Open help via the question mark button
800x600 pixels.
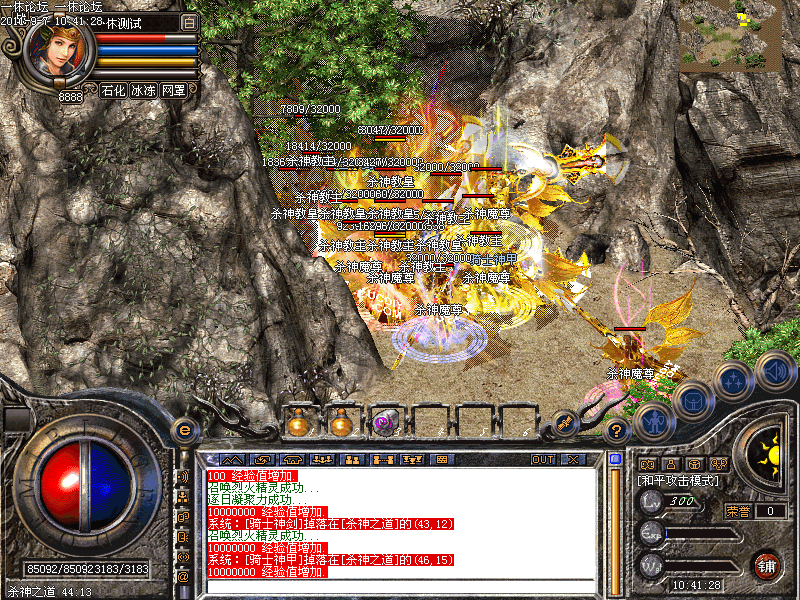(x=617, y=431)
